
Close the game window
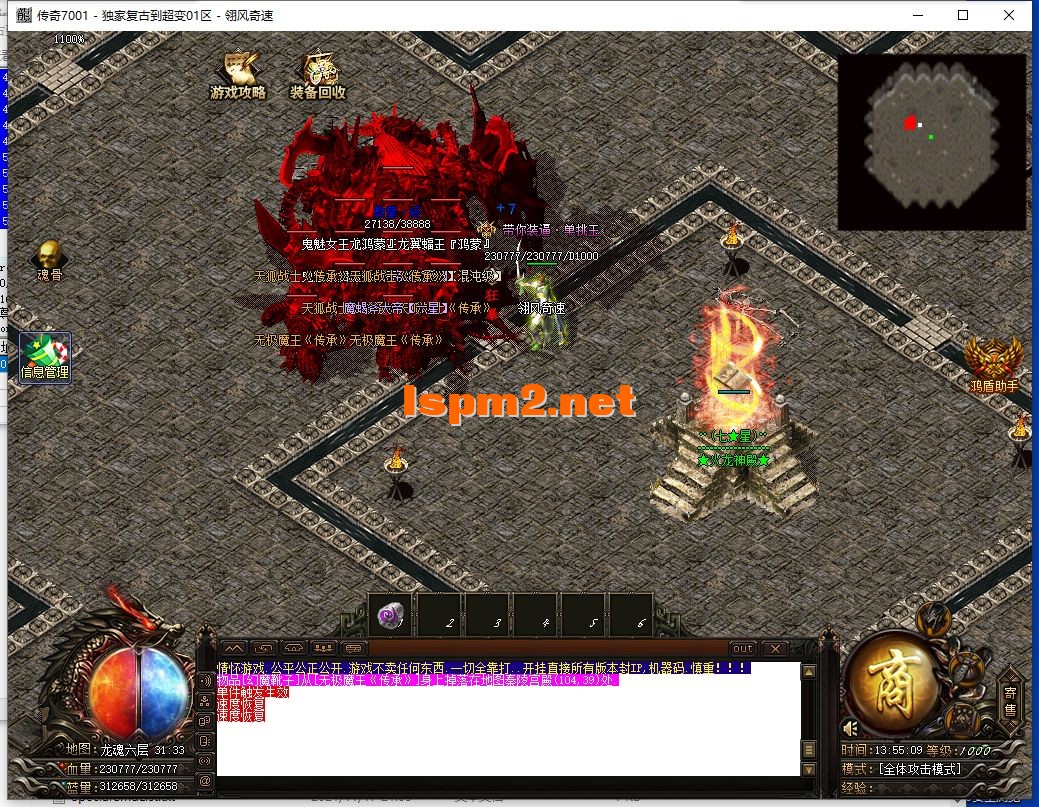(x=1009, y=15)
